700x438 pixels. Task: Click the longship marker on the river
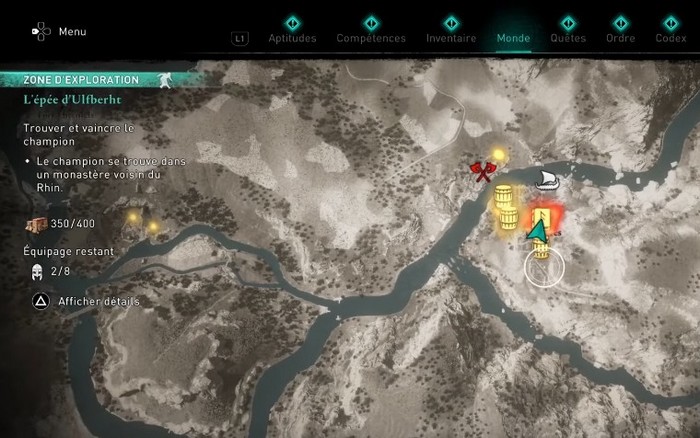(546, 179)
